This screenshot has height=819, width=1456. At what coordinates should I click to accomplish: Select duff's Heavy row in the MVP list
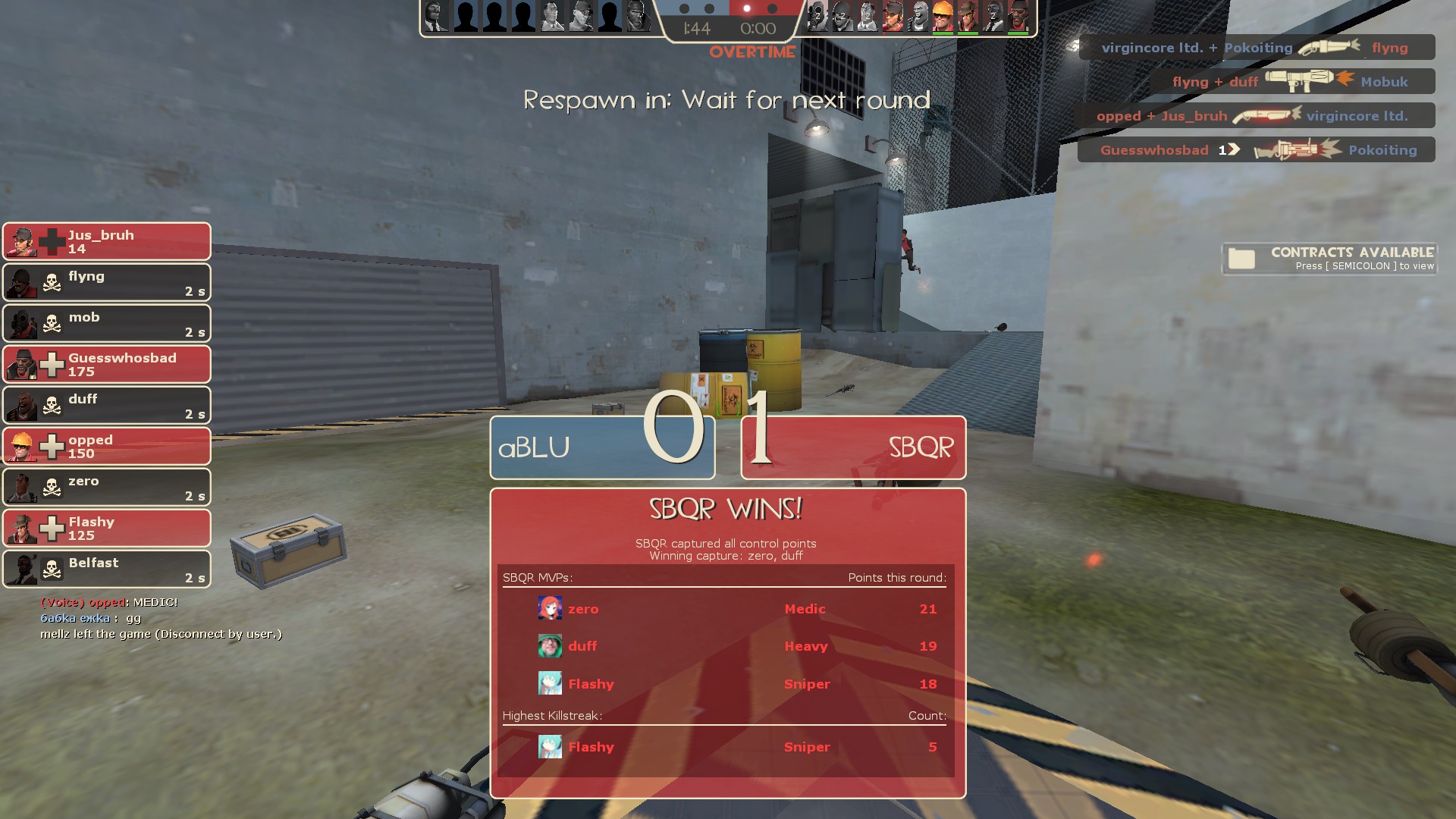(x=726, y=646)
